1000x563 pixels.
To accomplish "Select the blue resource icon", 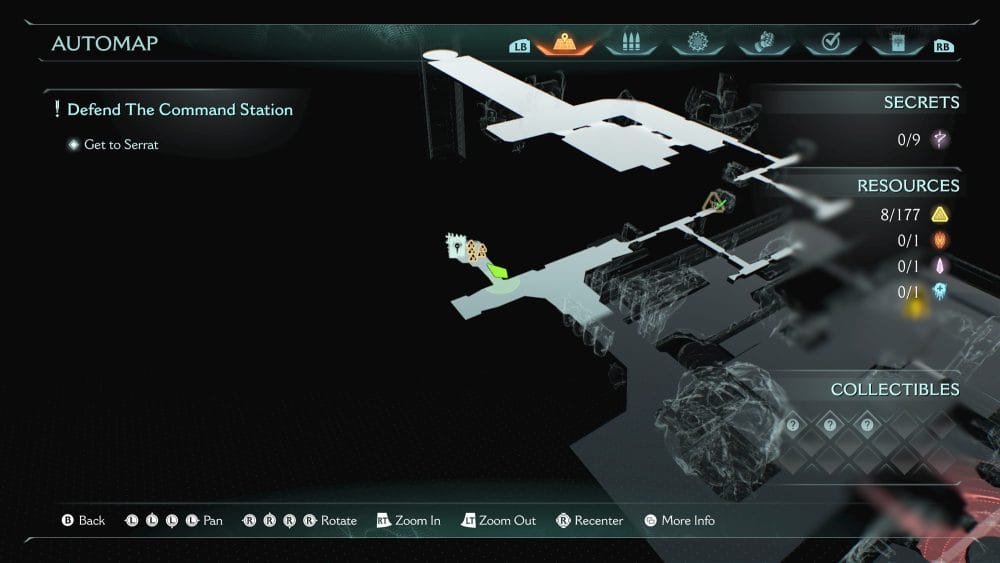I will click(939, 292).
